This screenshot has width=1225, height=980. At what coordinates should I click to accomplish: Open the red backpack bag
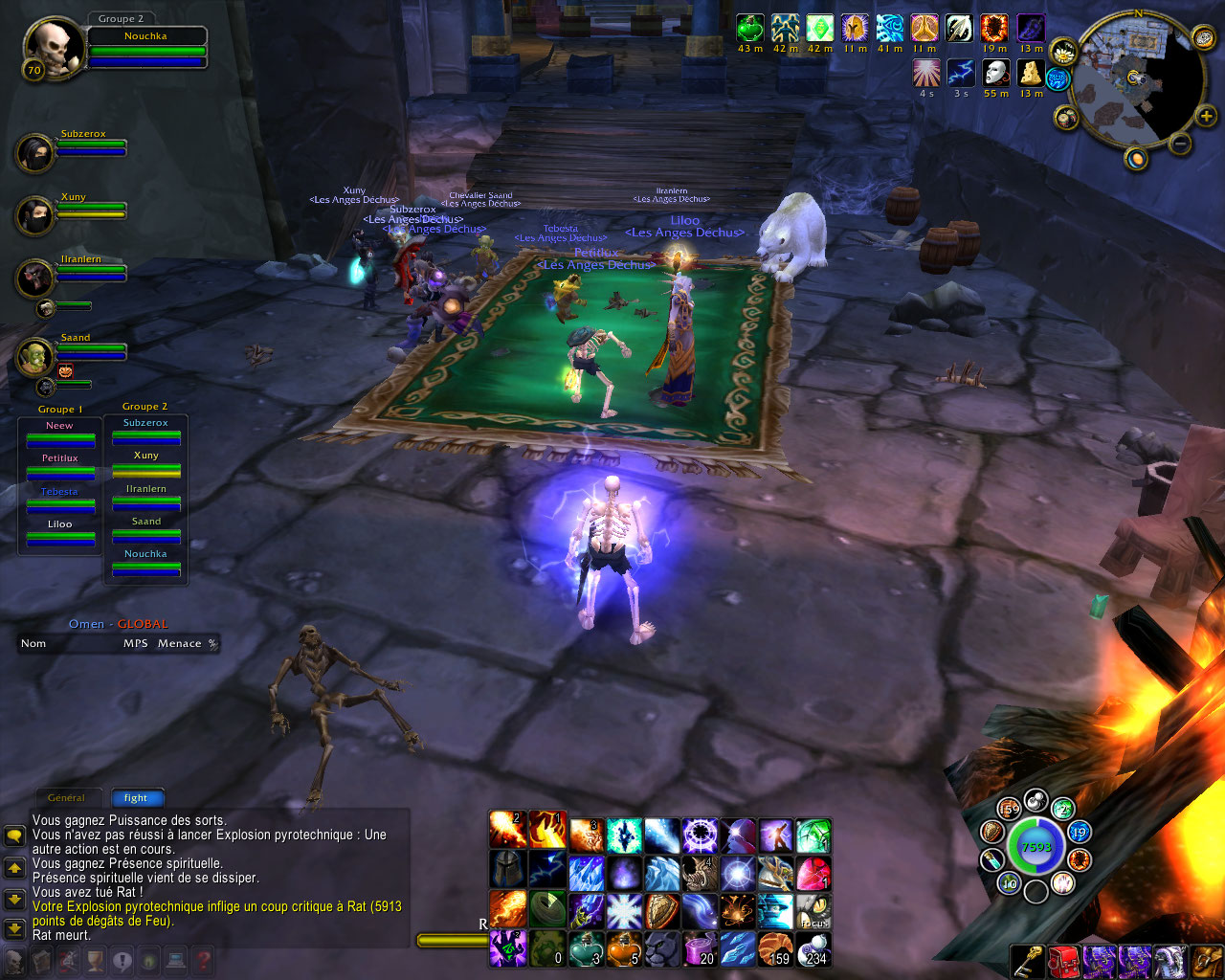click(x=1063, y=962)
